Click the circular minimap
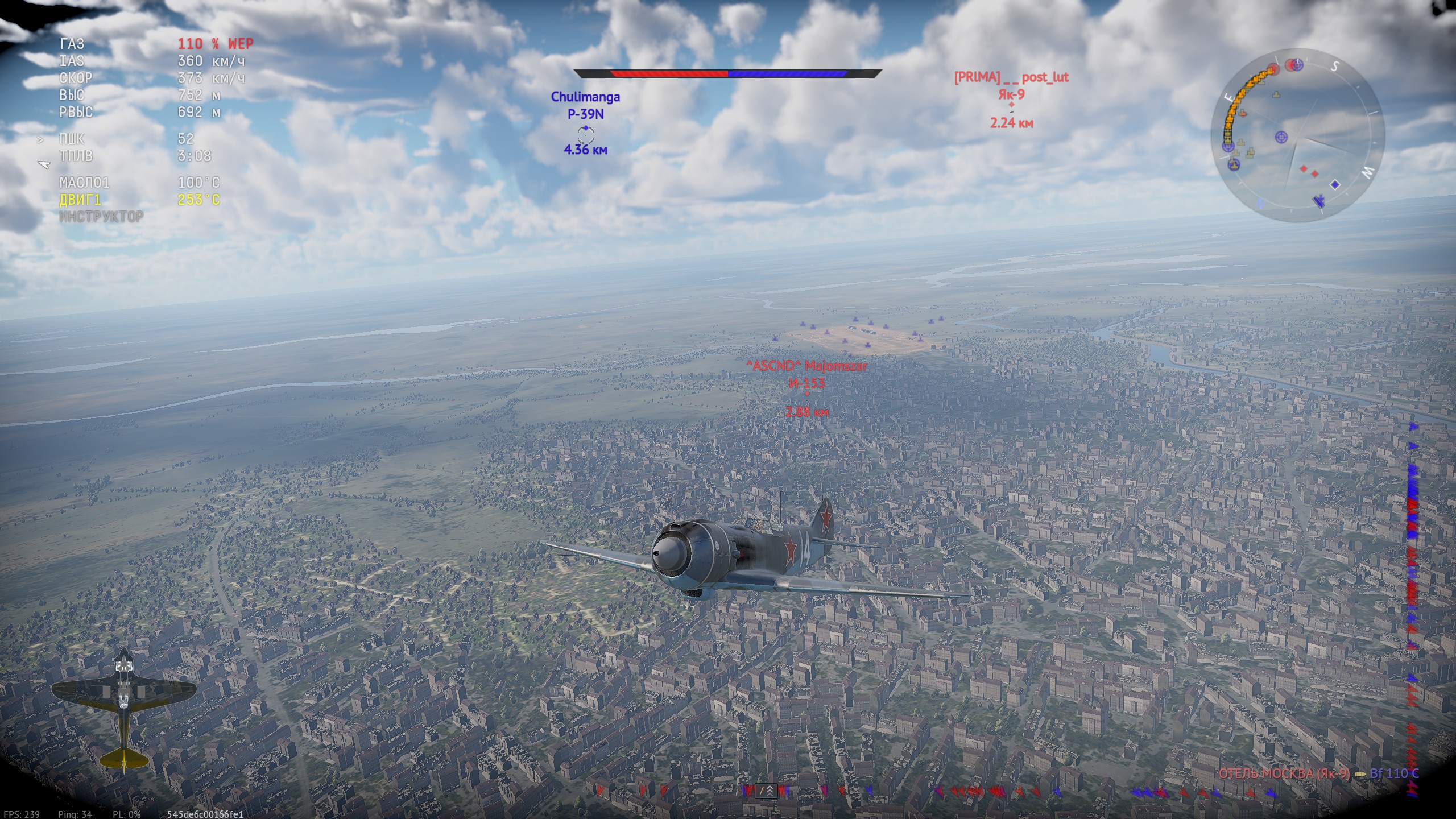 click(x=1298, y=135)
